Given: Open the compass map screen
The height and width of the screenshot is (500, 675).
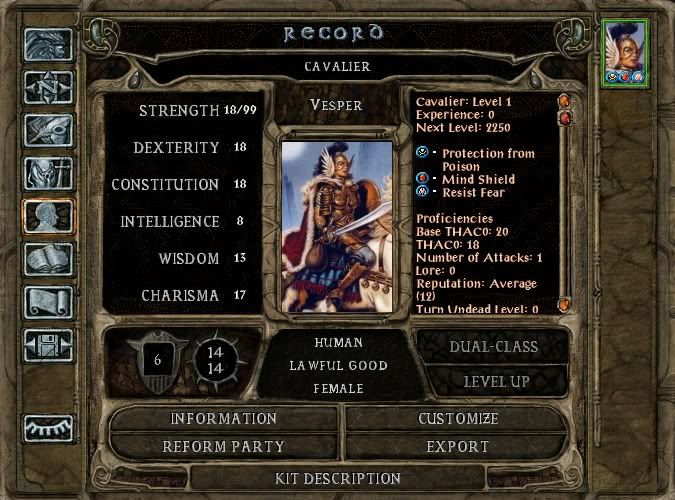Looking at the screenshot, I should (48, 88).
